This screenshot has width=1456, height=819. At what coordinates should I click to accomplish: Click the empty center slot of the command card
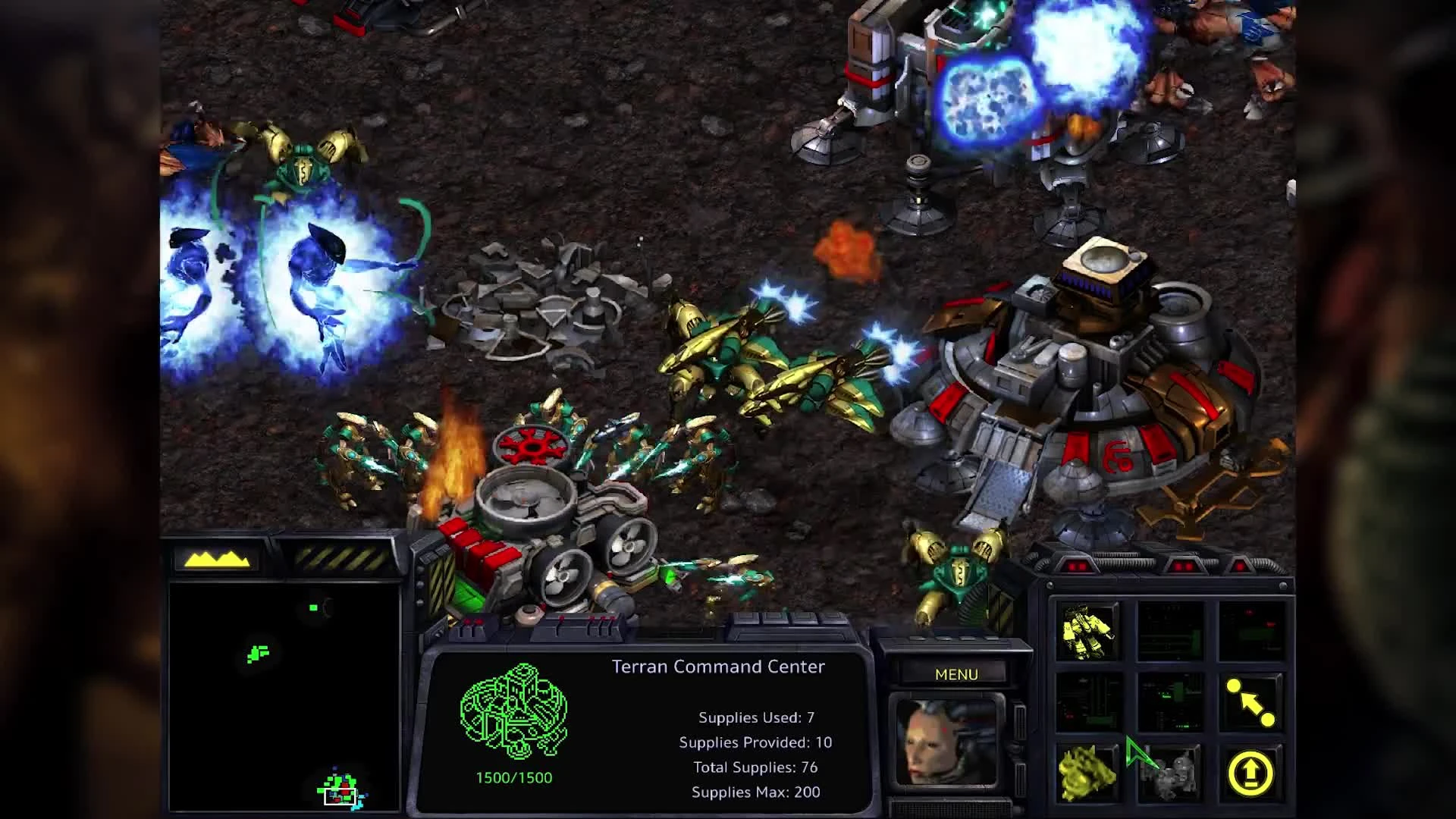pyautogui.click(x=1170, y=701)
